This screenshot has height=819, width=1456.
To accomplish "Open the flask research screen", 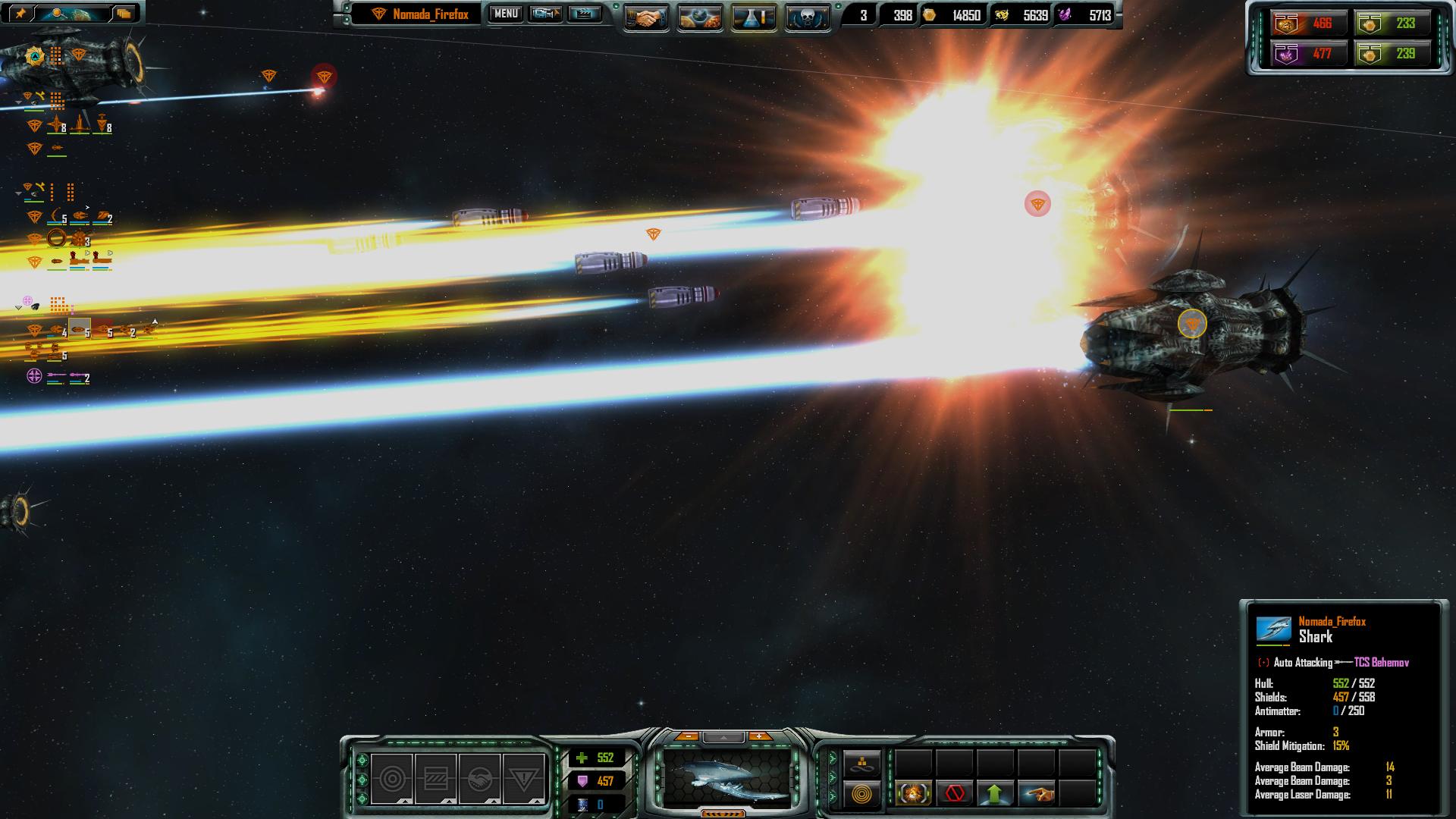I will click(754, 17).
